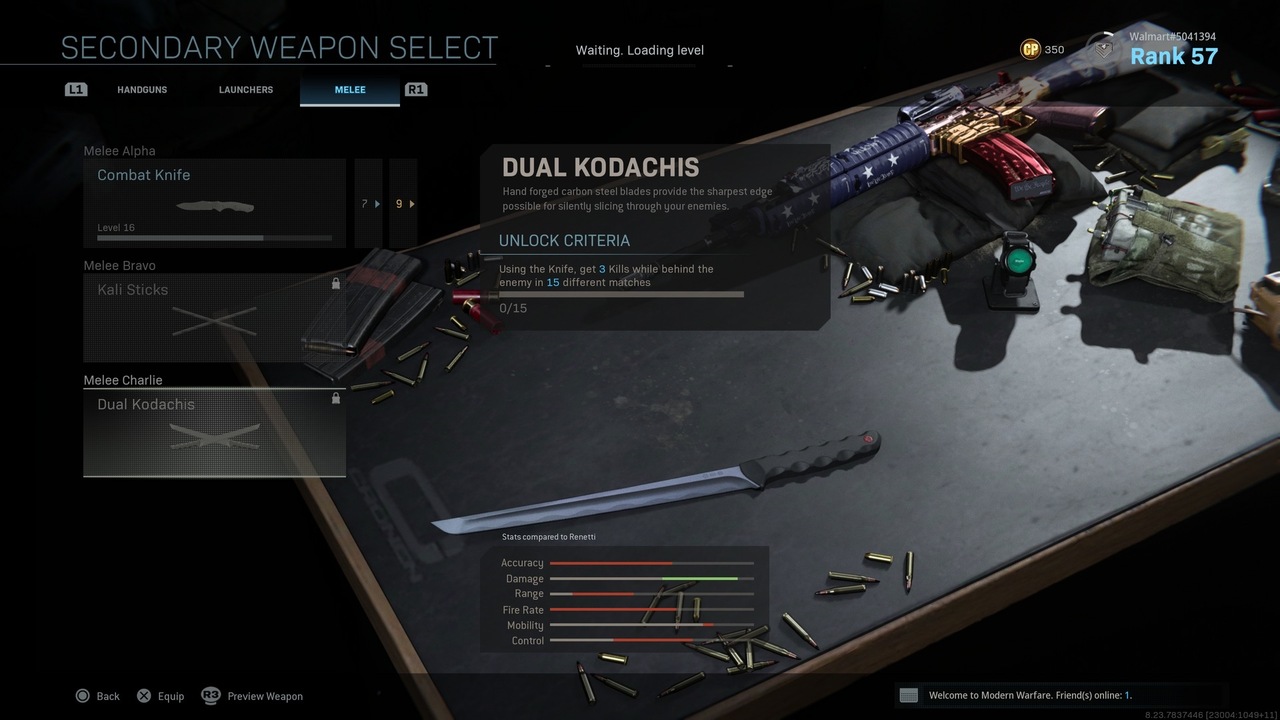Choose Preview Weapon
Screen dimensions: 1280x720
pos(253,696)
